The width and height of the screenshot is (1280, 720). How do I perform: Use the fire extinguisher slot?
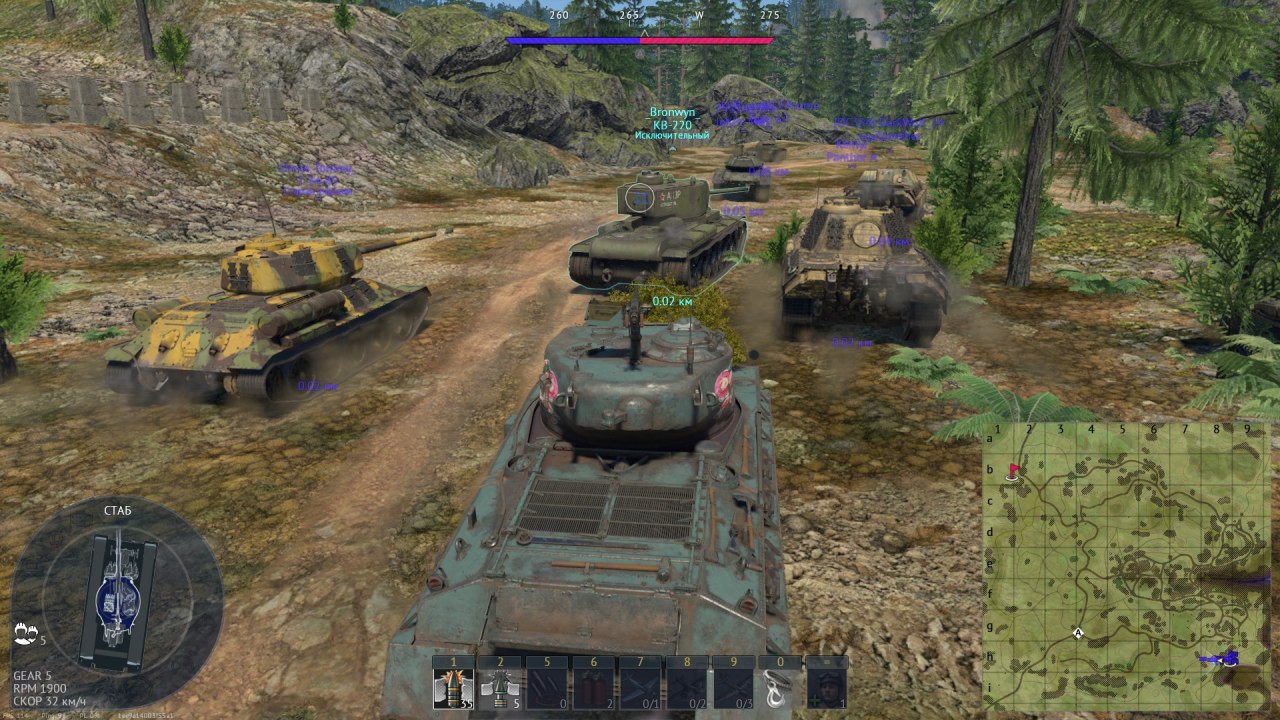tap(592, 688)
